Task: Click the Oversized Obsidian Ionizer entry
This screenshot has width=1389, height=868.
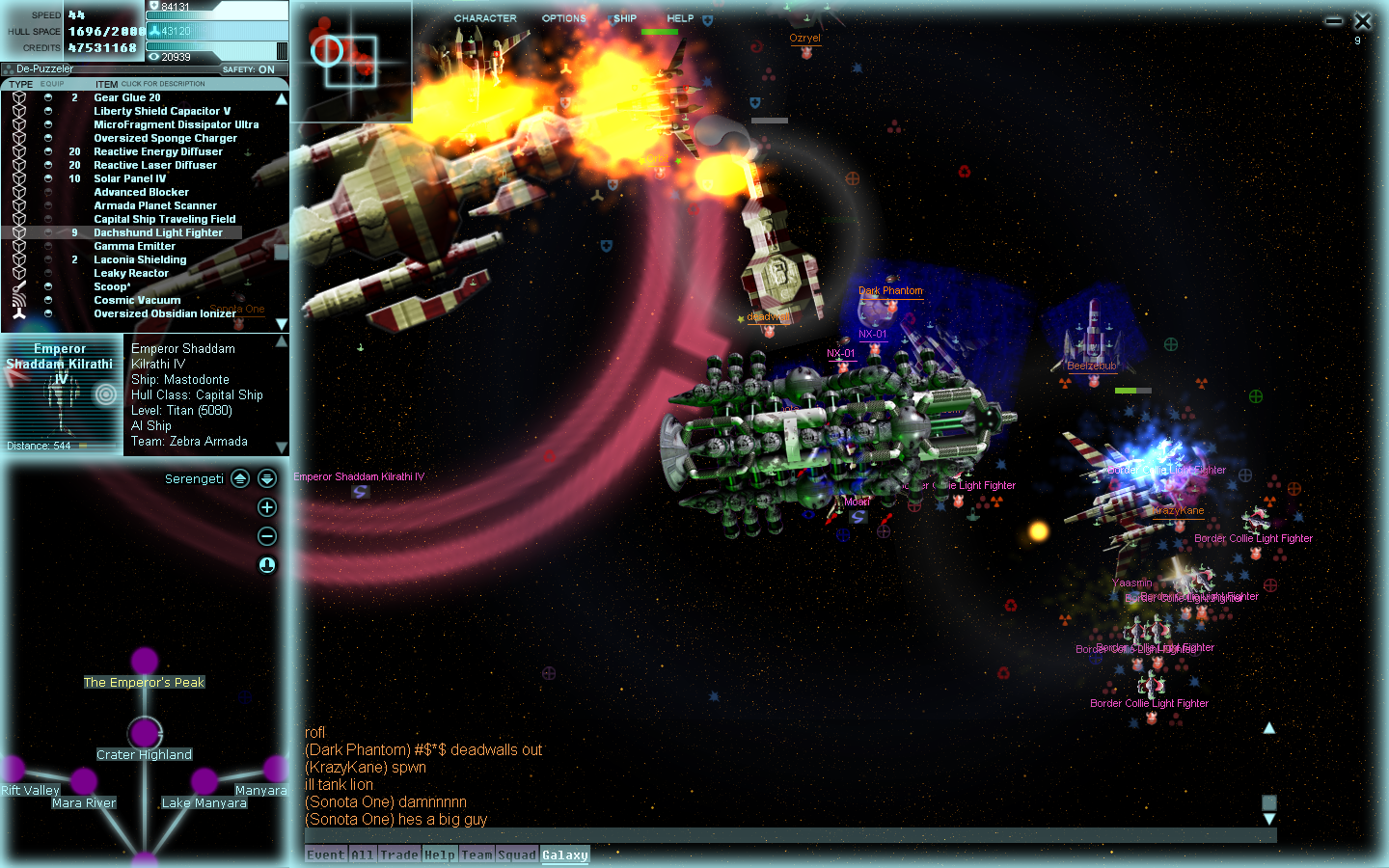Action: [164, 313]
